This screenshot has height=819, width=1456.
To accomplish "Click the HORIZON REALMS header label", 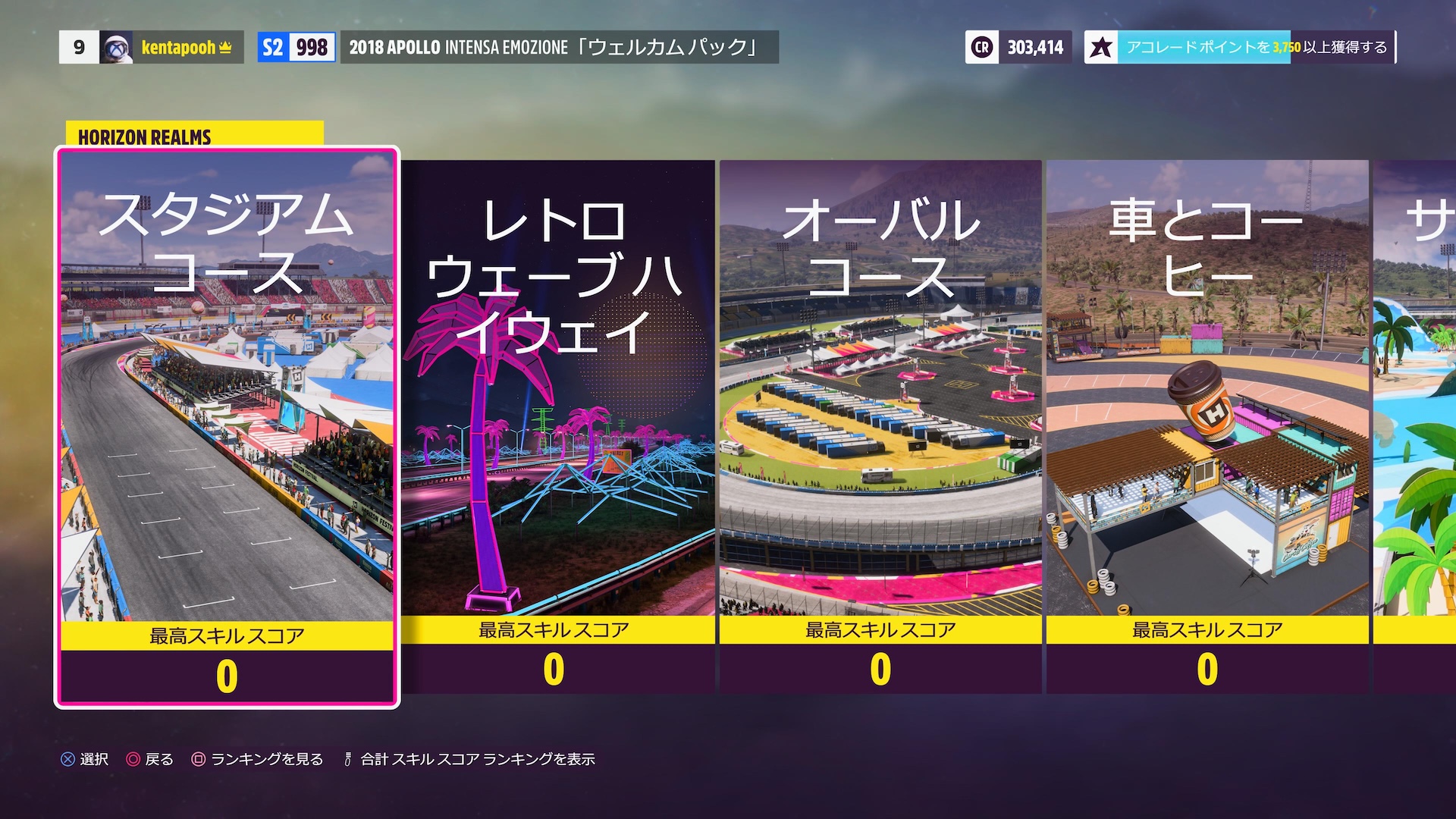I will tap(144, 138).
